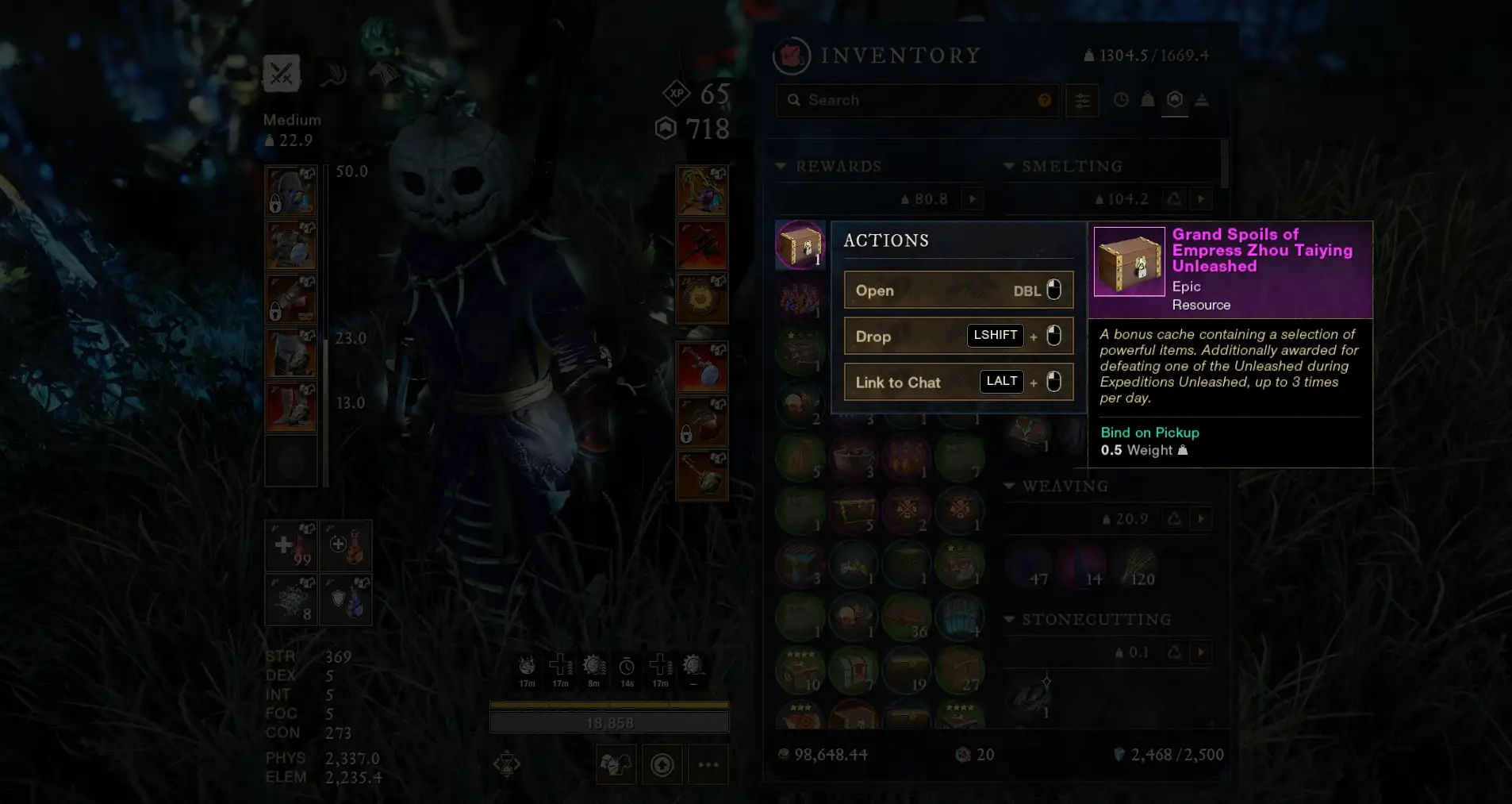Collapse the Stonecutting category
This screenshot has height=804, width=1512.
[1008, 619]
